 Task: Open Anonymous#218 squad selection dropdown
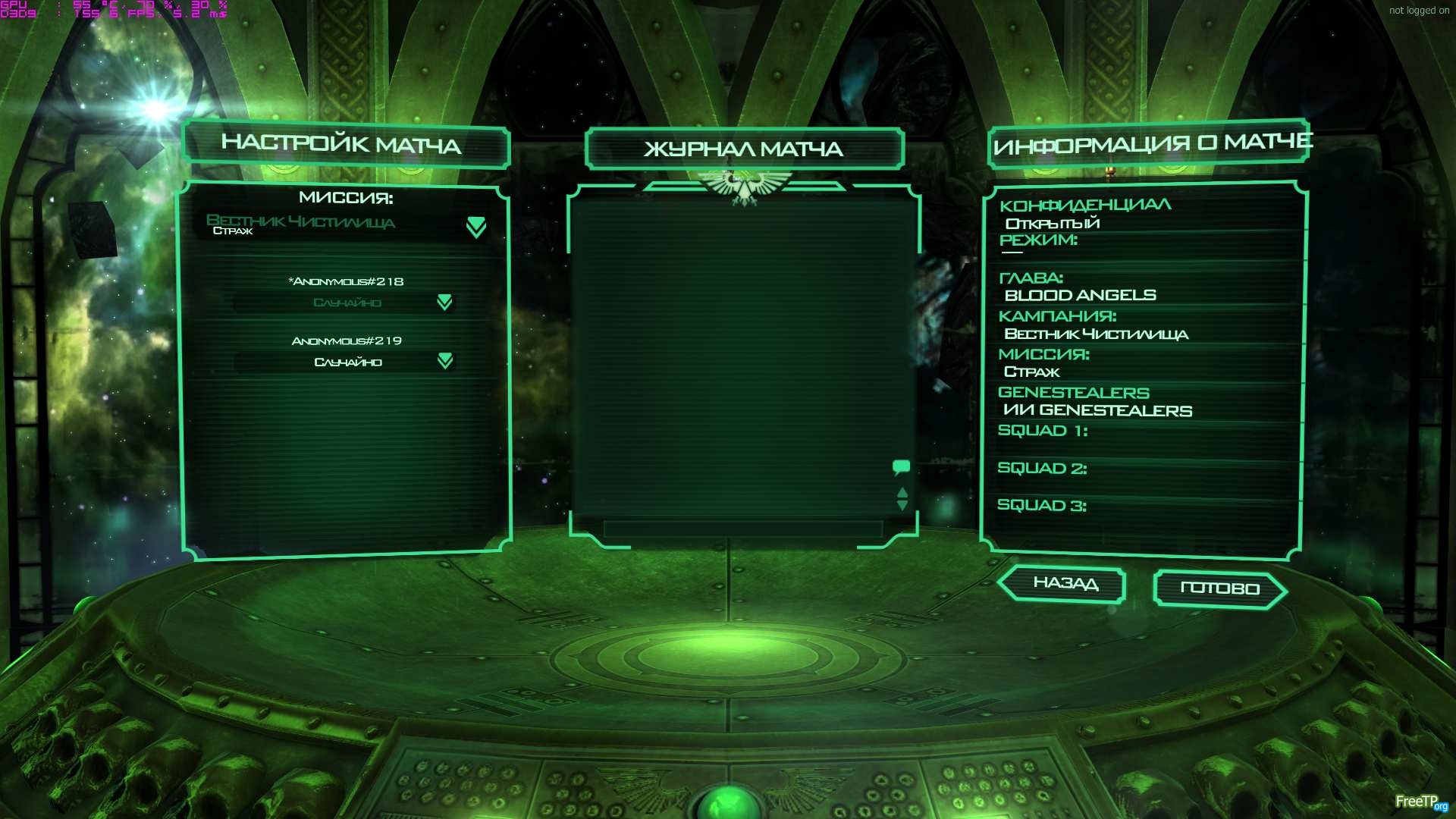[x=444, y=303]
